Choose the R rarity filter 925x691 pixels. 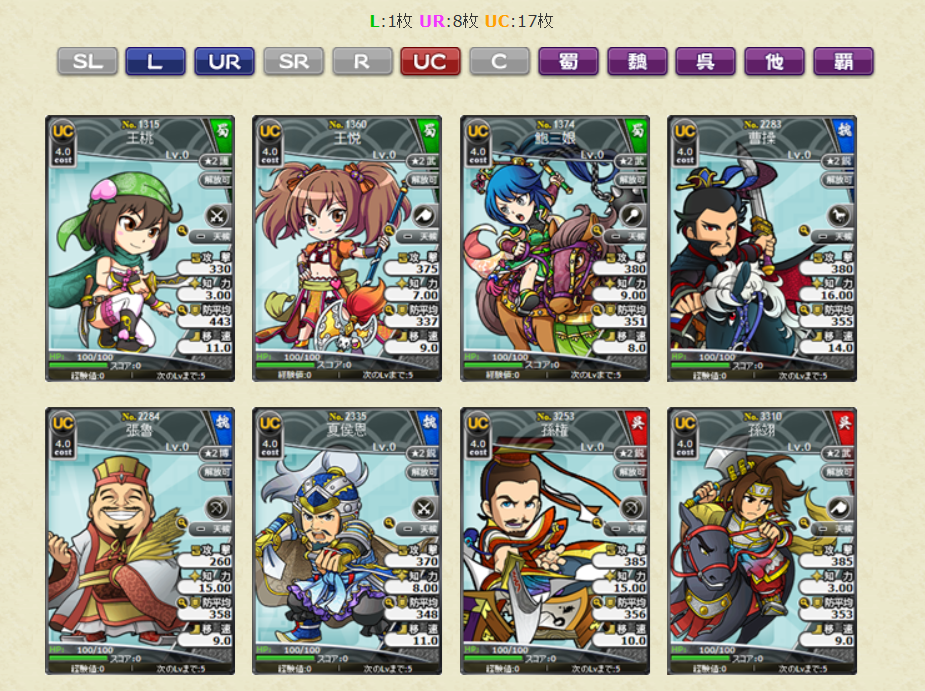(x=362, y=61)
